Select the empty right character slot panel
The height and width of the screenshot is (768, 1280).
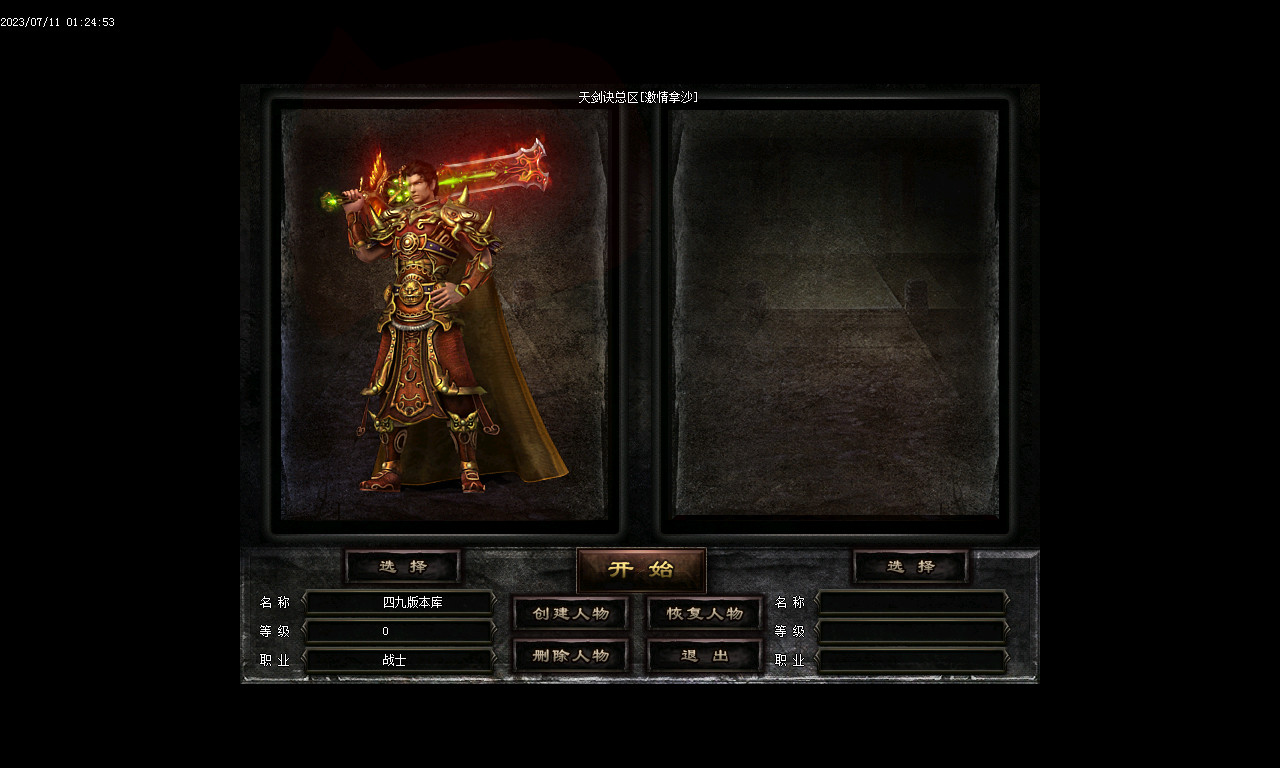835,315
